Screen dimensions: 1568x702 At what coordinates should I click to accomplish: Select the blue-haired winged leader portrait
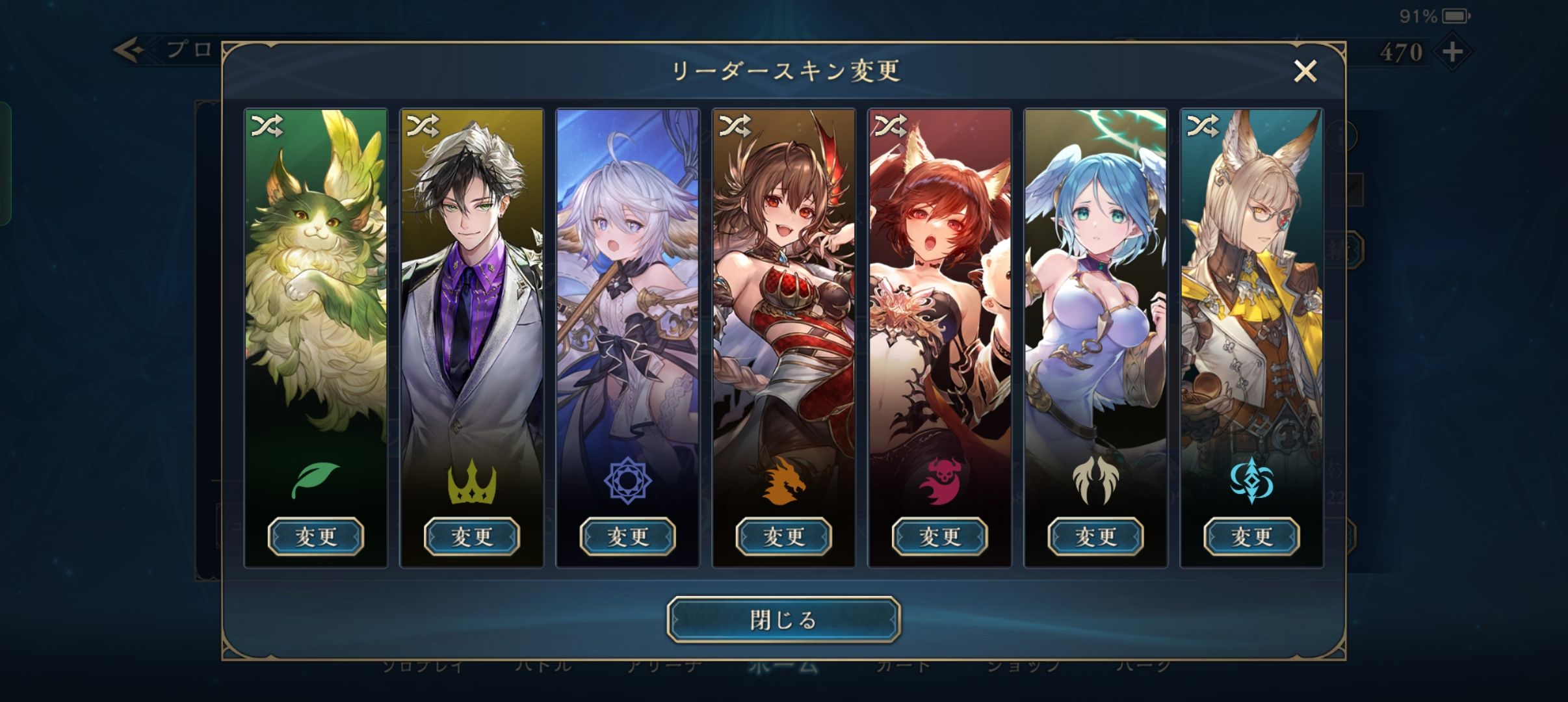pyautogui.click(x=1096, y=292)
